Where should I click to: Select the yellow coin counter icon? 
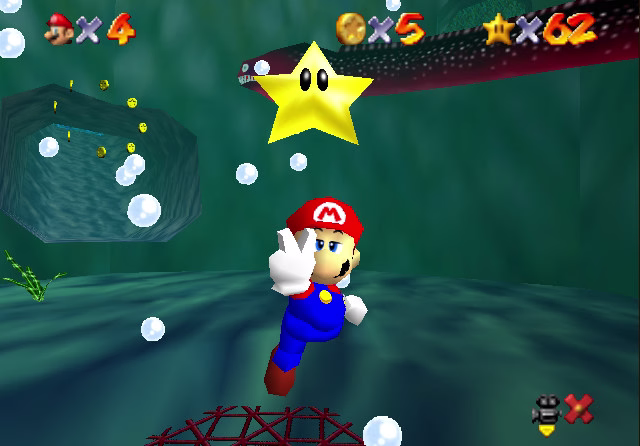tap(351, 28)
